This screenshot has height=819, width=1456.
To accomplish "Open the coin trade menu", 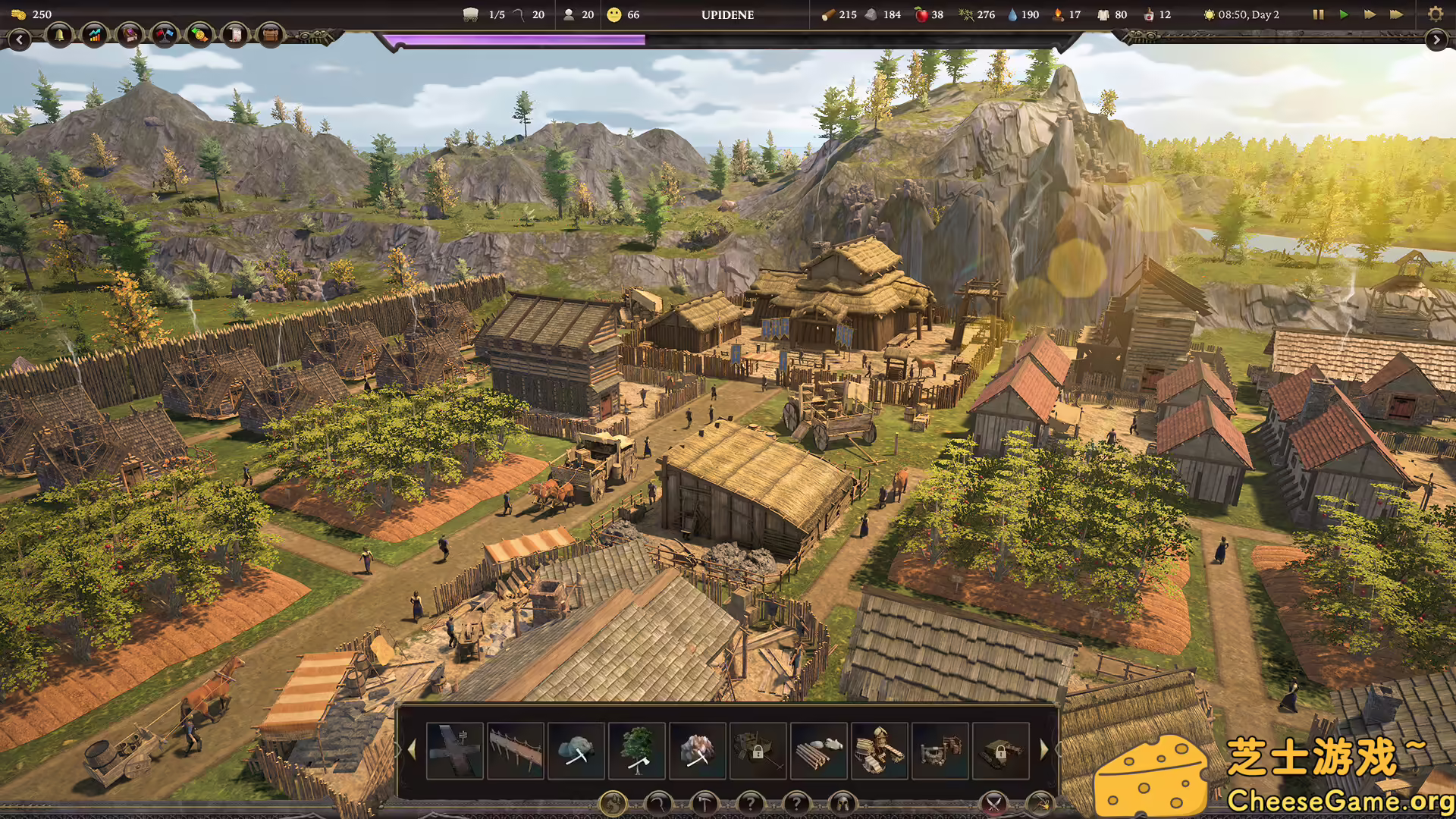I will (x=199, y=35).
